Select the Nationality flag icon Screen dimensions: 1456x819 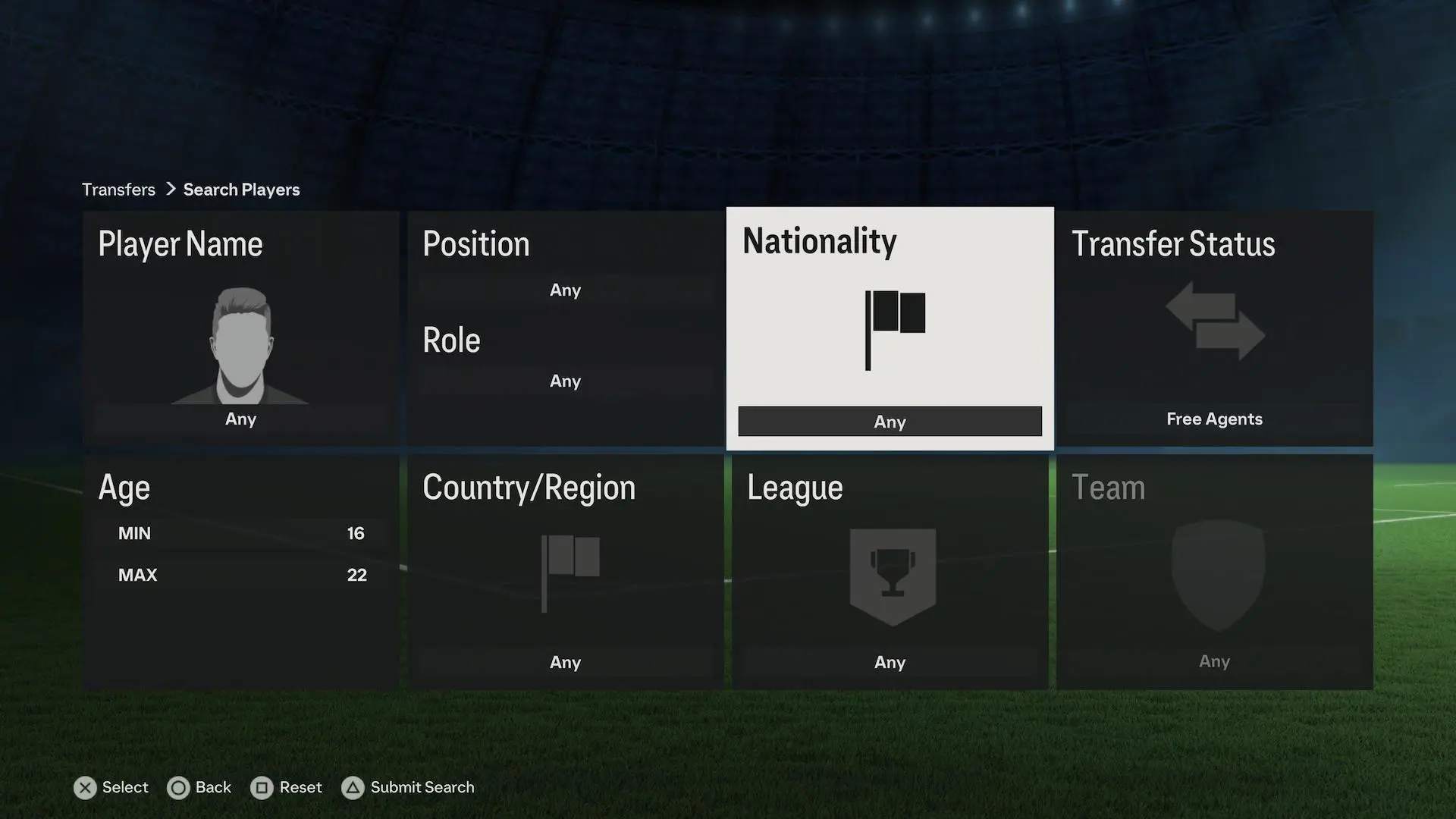[x=893, y=328]
